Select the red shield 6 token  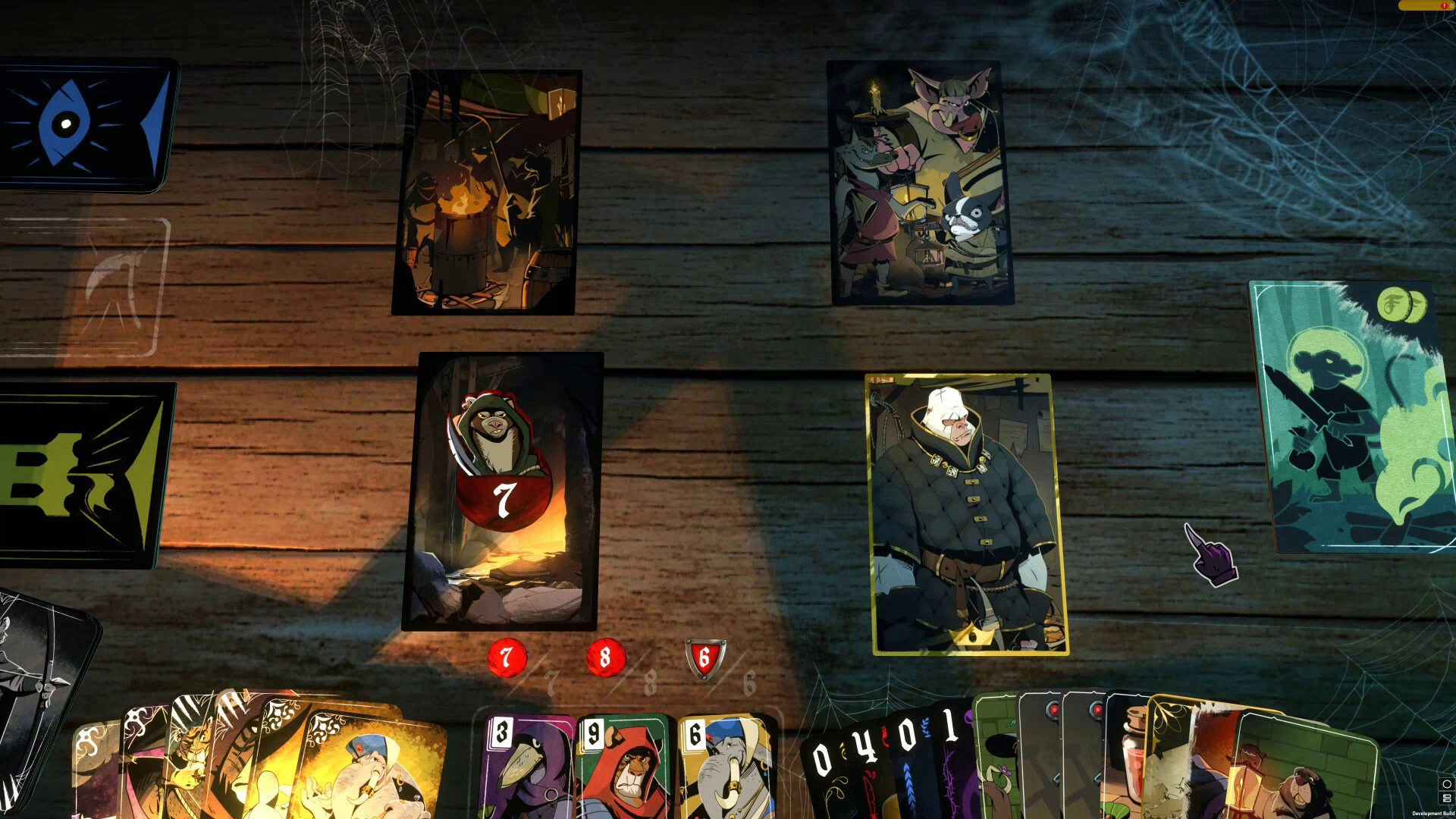(704, 657)
